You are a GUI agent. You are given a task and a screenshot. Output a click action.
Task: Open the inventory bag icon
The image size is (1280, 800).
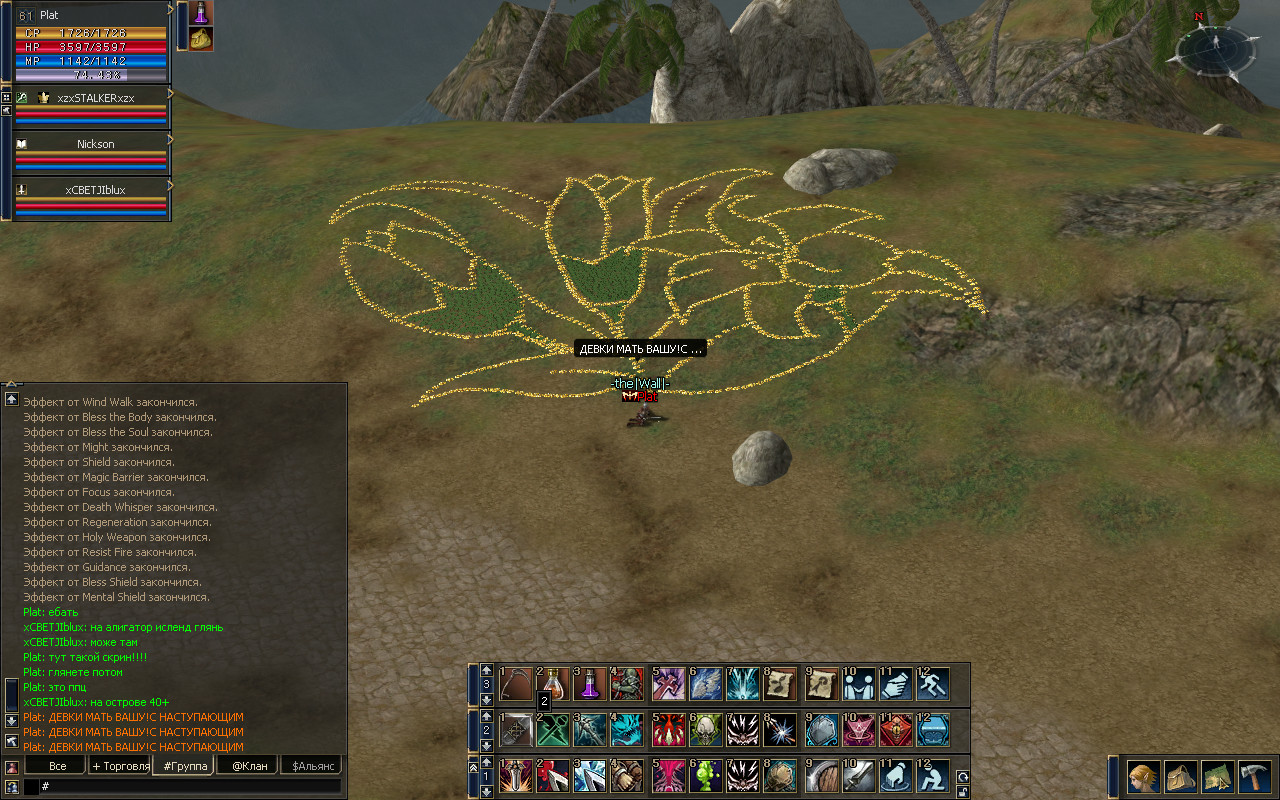pos(1180,776)
